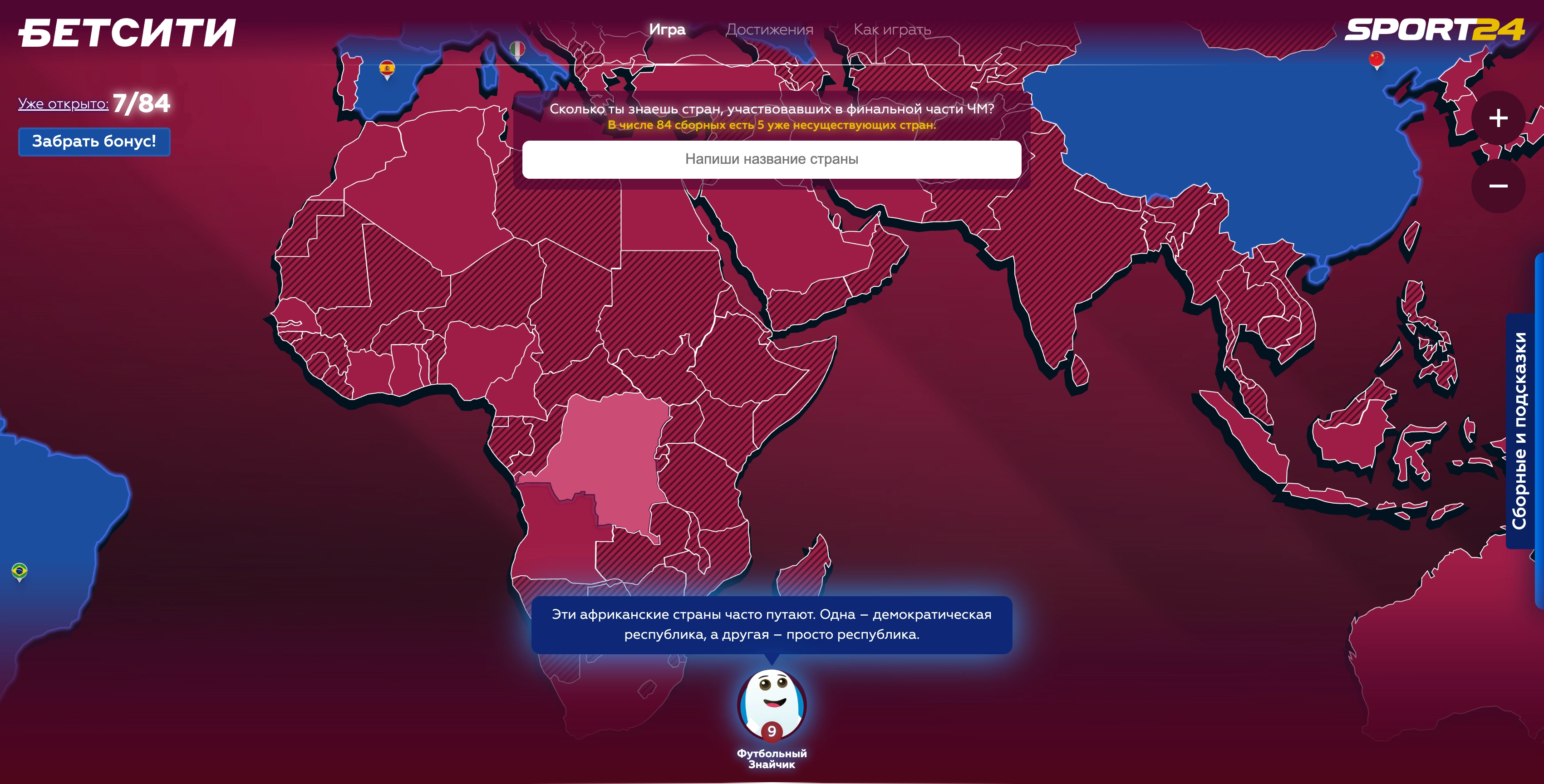Screen dimensions: 1544x784
Task: Open the Сборные и подсказки side panel
Action: click(1519, 431)
